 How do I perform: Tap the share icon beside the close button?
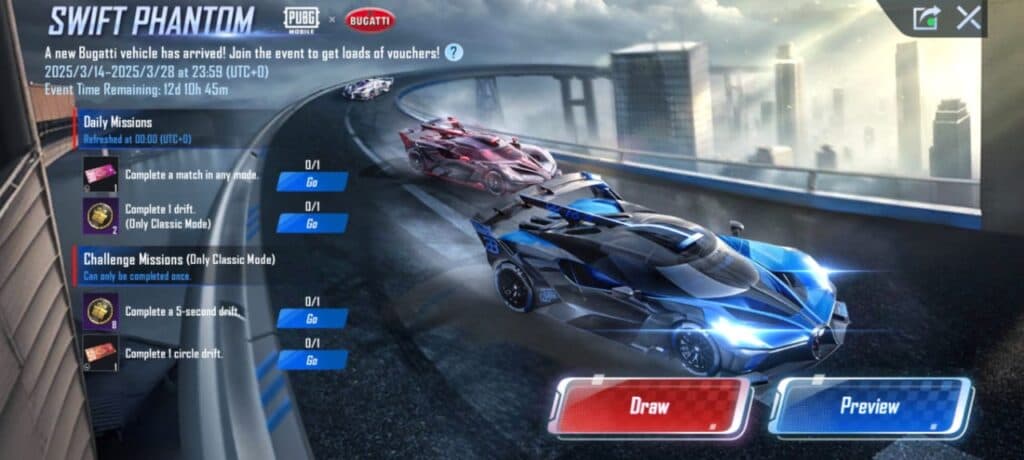click(x=926, y=18)
